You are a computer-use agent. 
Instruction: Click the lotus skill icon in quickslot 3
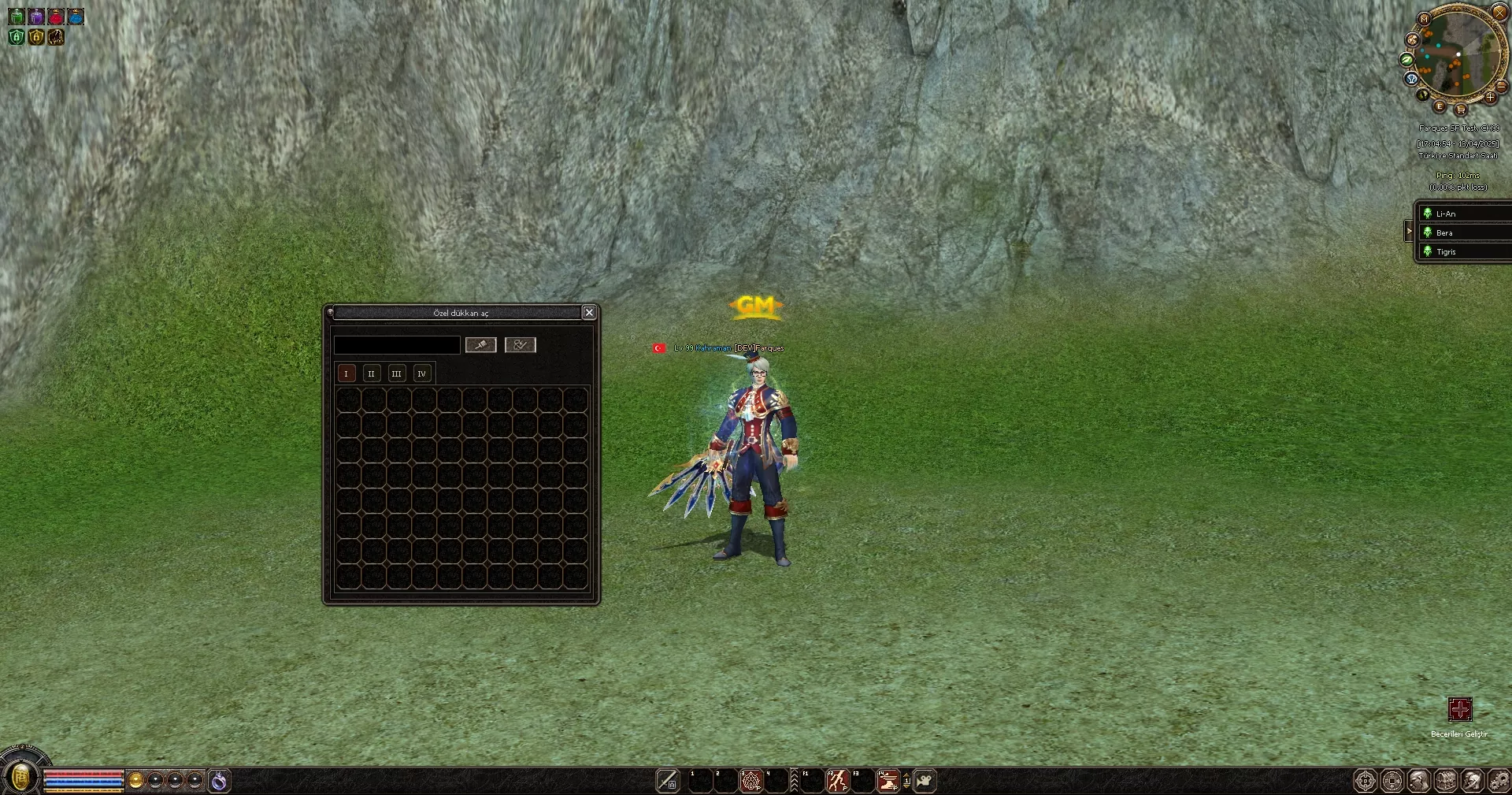pos(750,781)
